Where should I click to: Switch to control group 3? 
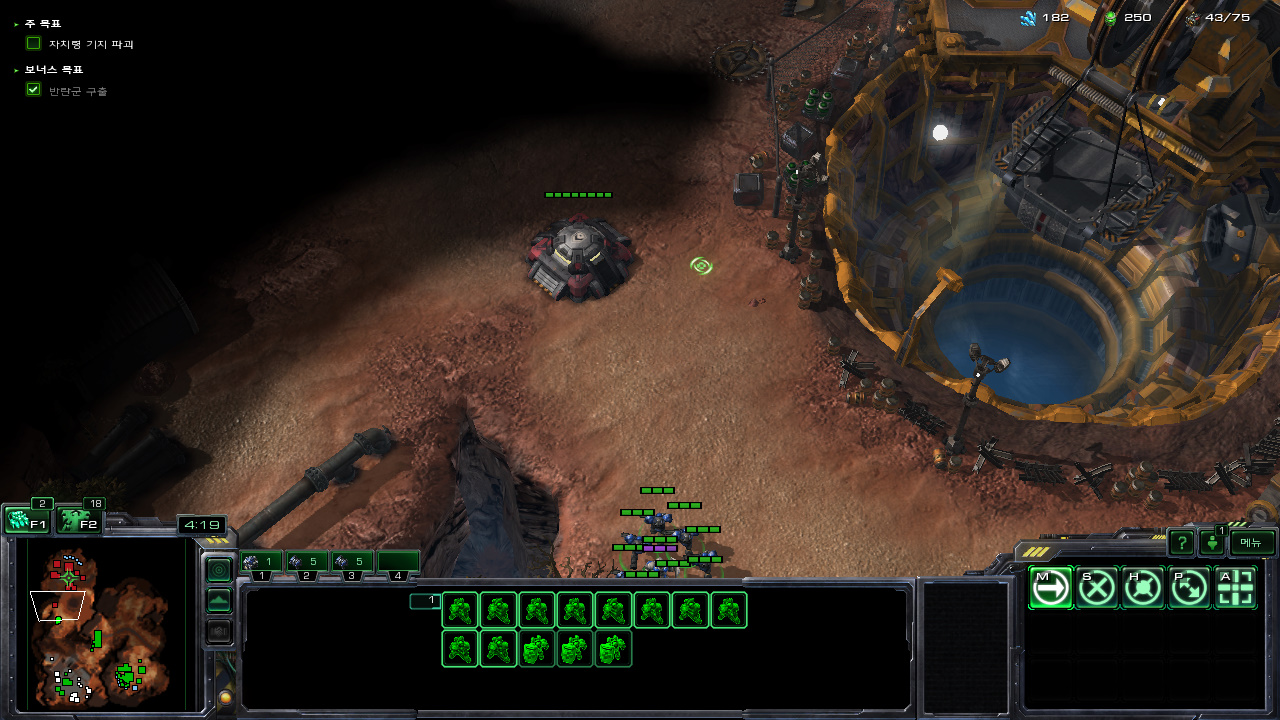352,562
